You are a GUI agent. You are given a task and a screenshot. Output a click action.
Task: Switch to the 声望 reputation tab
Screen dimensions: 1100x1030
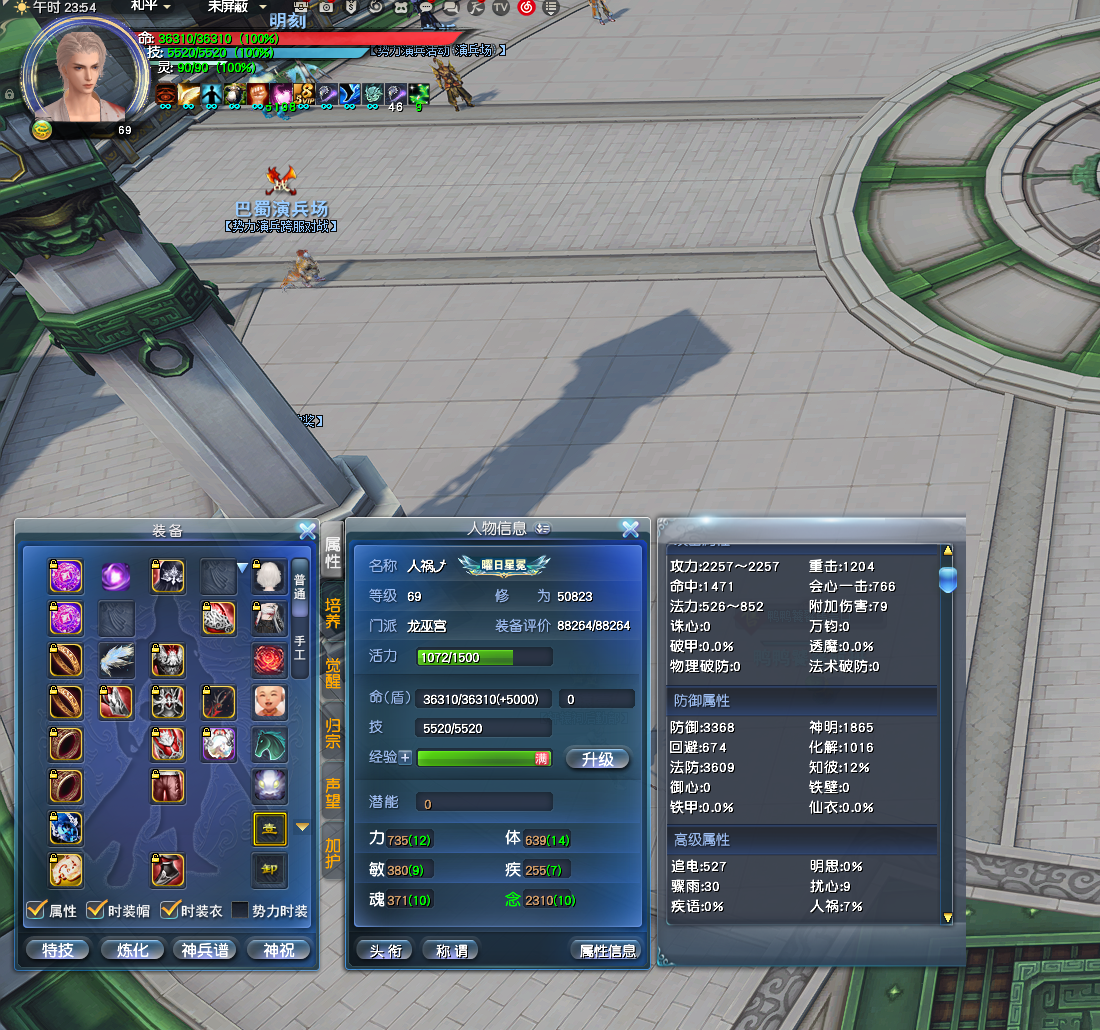click(333, 792)
